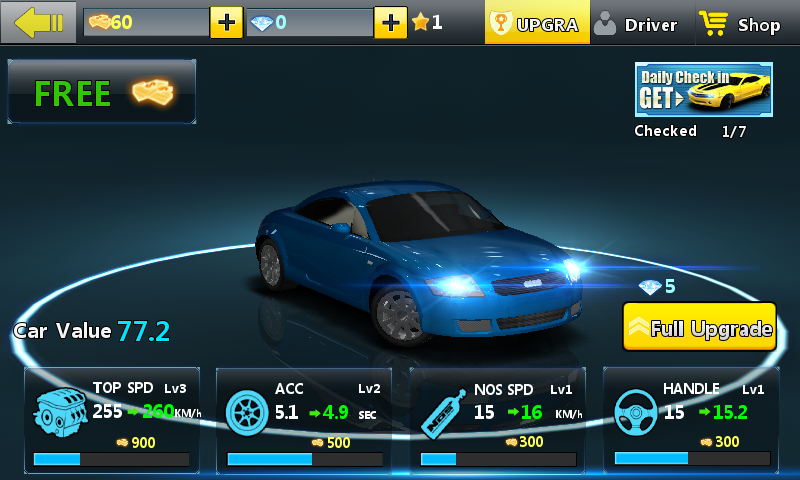Upgrade HANDLE steering stat
This screenshot has width=800, height=480.
click(x=691, y=419)
